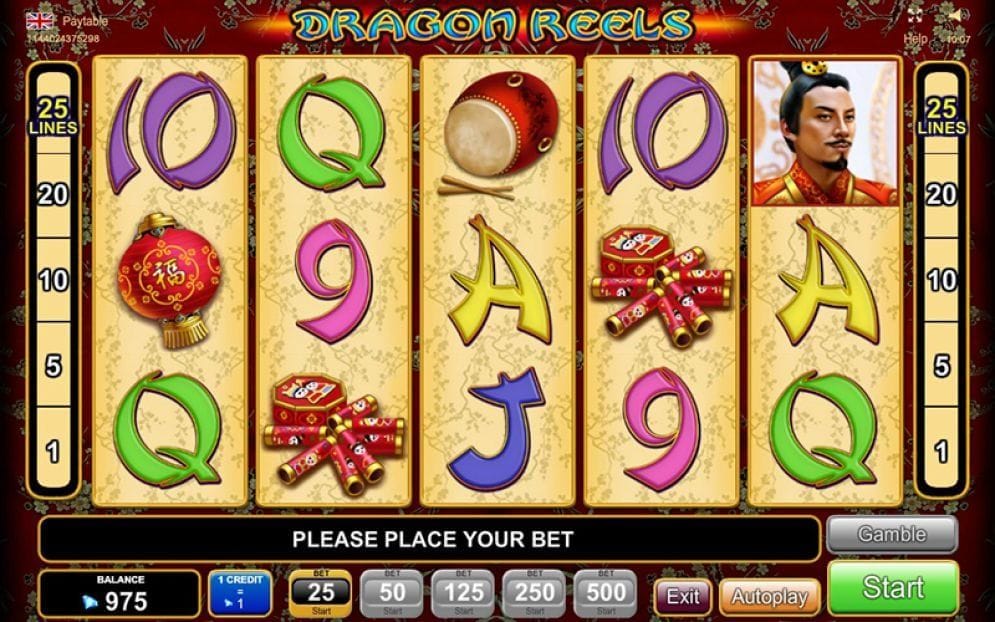Select 10 lines on the left selector
The width and height of the screenshot is (995, 622).
53,280
